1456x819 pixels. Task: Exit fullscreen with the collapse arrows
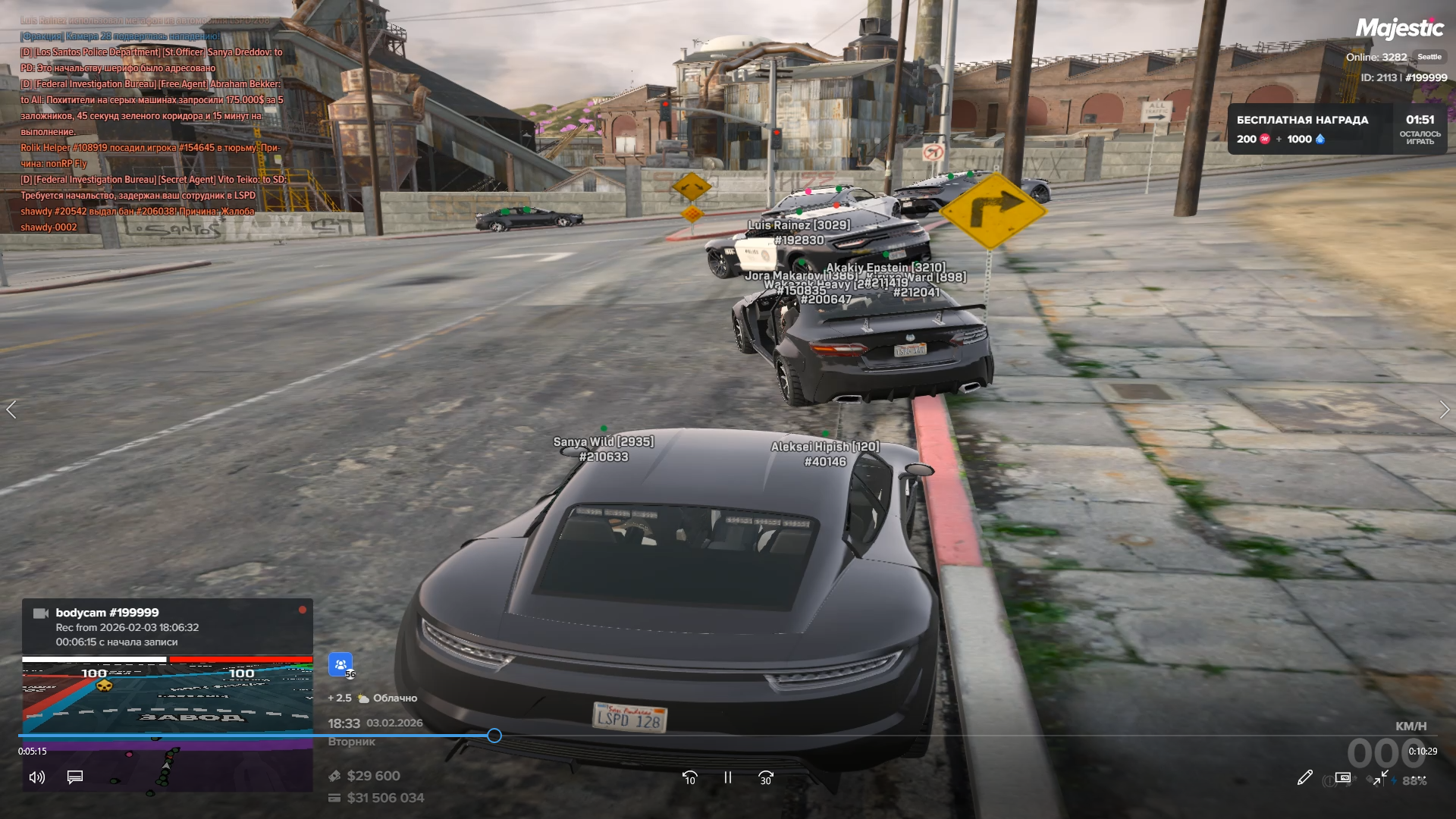click(x=1381, y=777)
